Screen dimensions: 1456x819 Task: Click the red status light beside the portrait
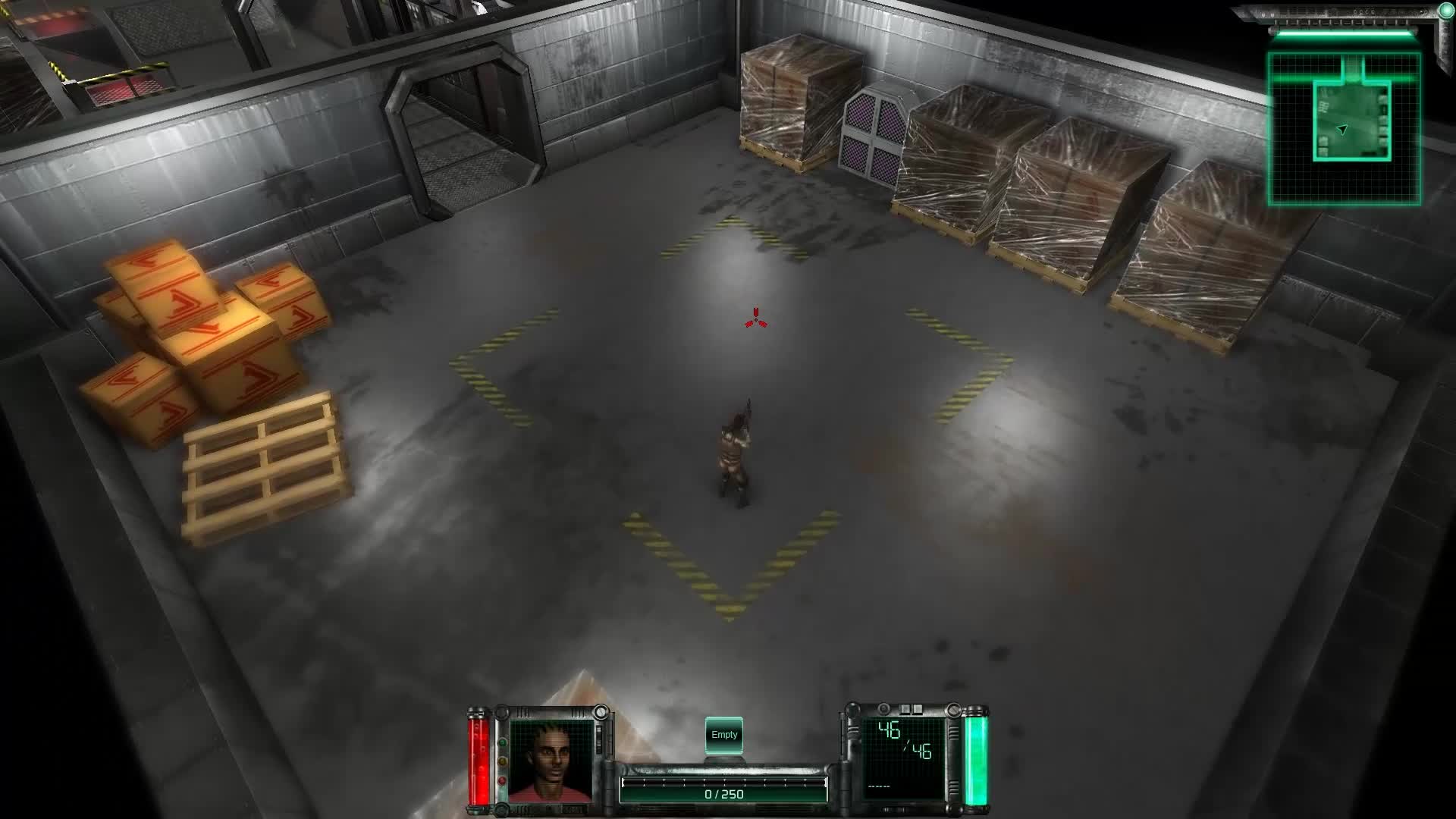tap(501, 781)
